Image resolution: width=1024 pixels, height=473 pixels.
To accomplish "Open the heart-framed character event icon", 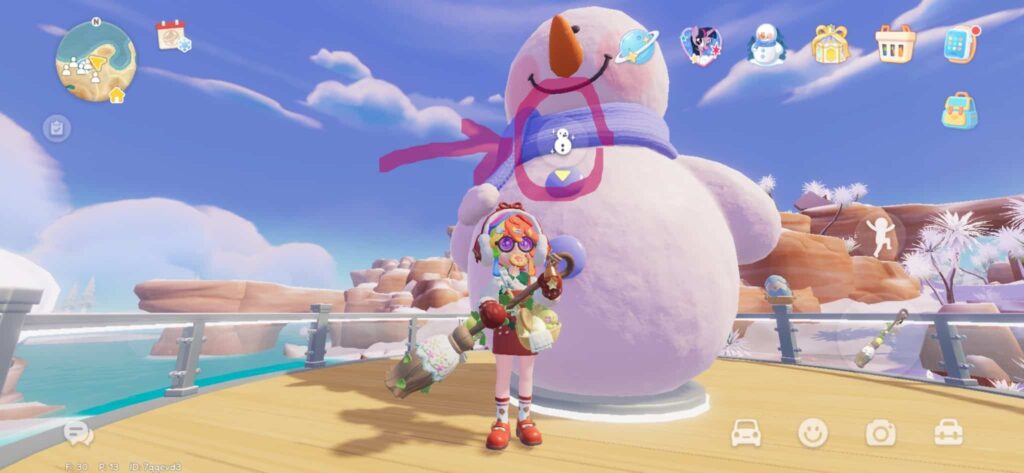I will (x=700, y=45).
